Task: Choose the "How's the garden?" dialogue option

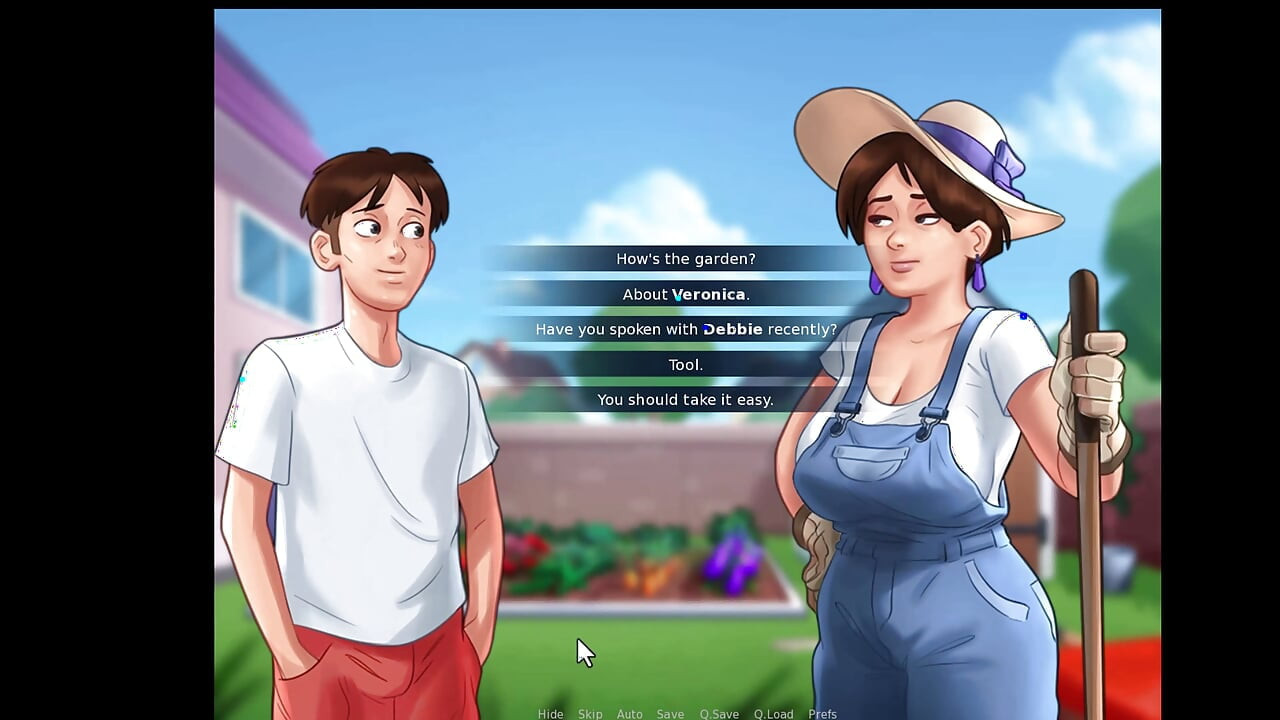Action: [x=686, y=258]
